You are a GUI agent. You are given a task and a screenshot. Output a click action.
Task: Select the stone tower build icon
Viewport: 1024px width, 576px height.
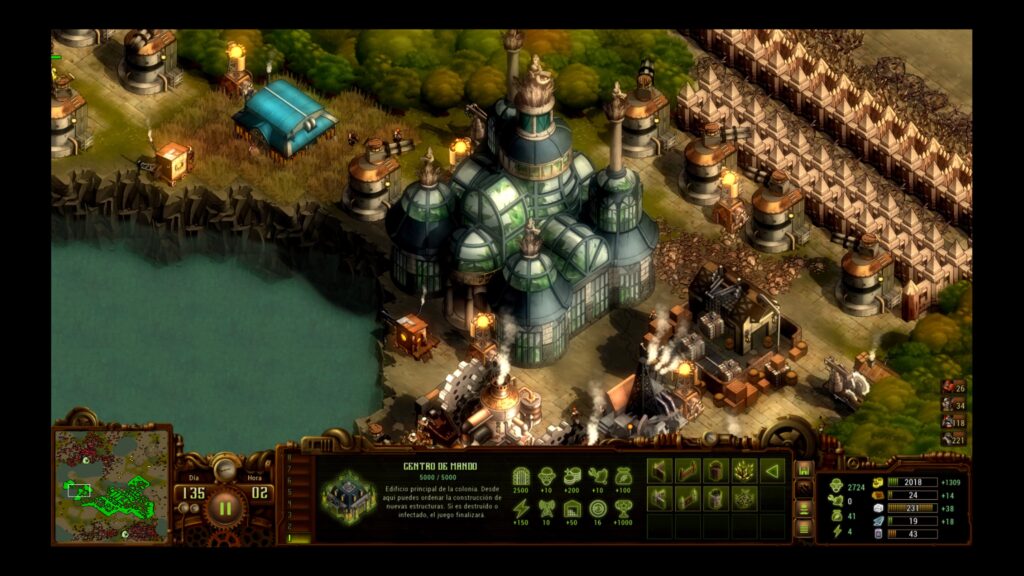point(715,498)
